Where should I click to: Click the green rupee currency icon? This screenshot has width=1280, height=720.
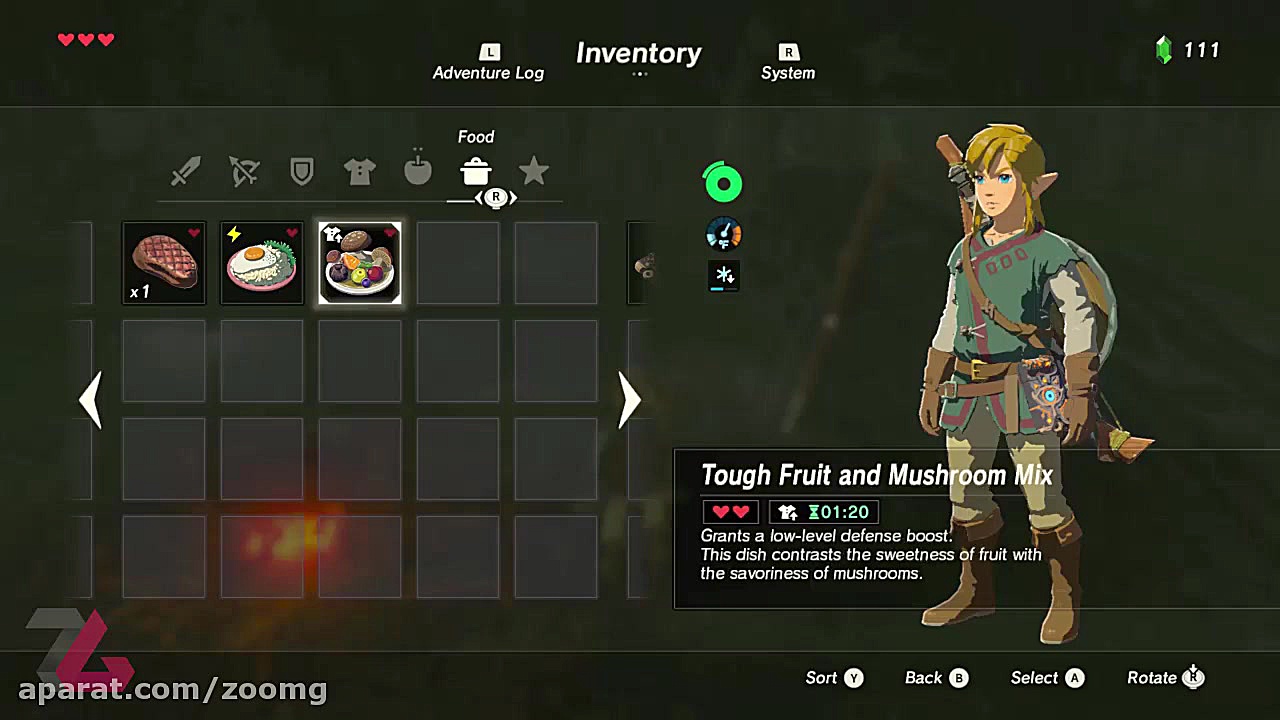coord(1163,50)
